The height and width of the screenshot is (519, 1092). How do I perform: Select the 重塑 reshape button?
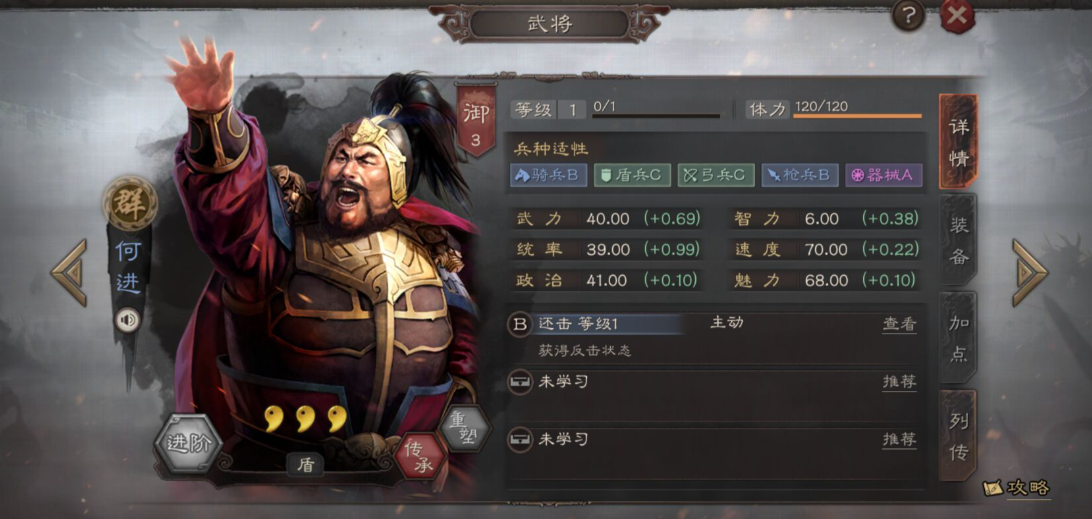pos(463,428)
